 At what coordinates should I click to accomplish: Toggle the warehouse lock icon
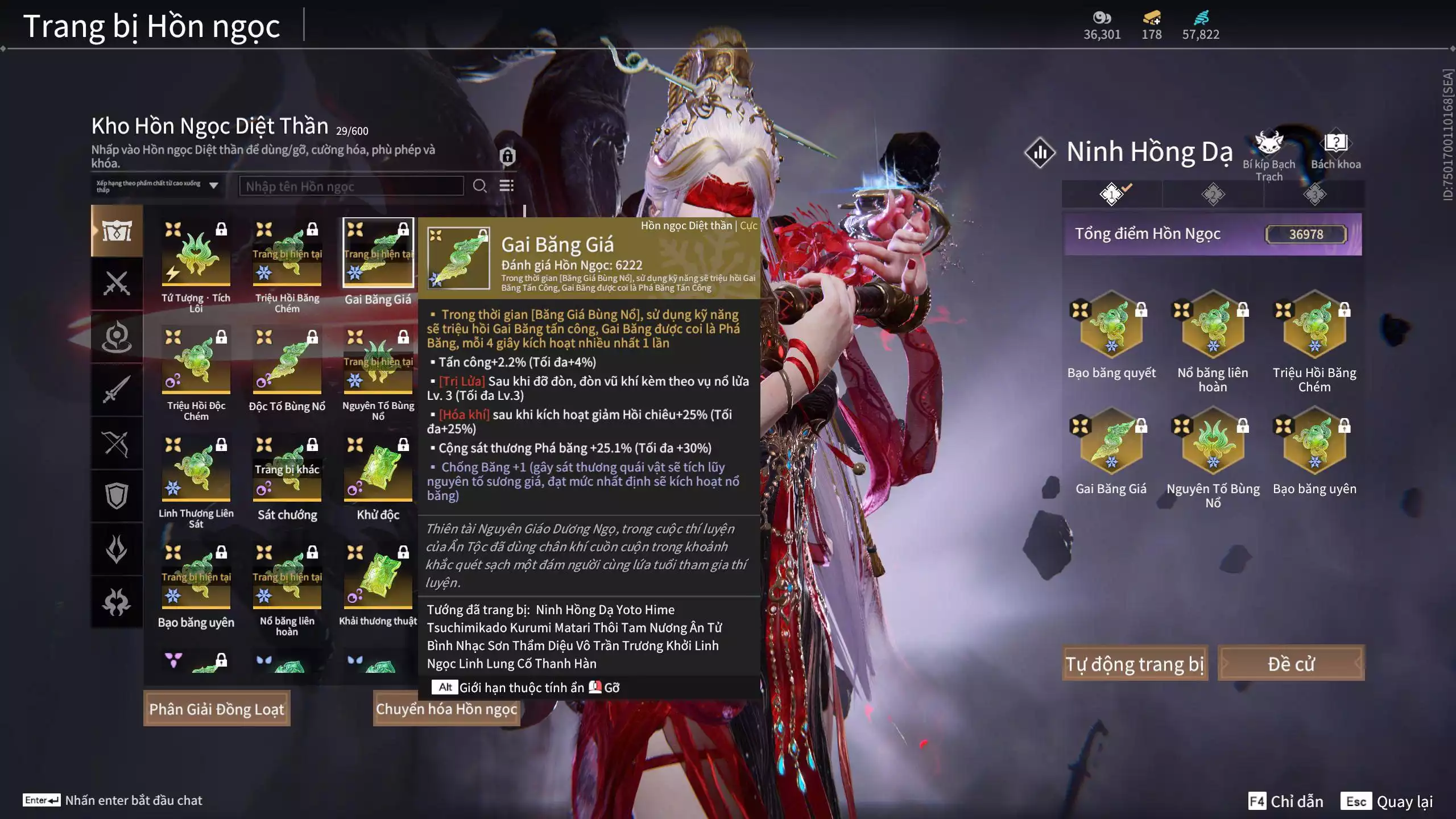[507, 156]
